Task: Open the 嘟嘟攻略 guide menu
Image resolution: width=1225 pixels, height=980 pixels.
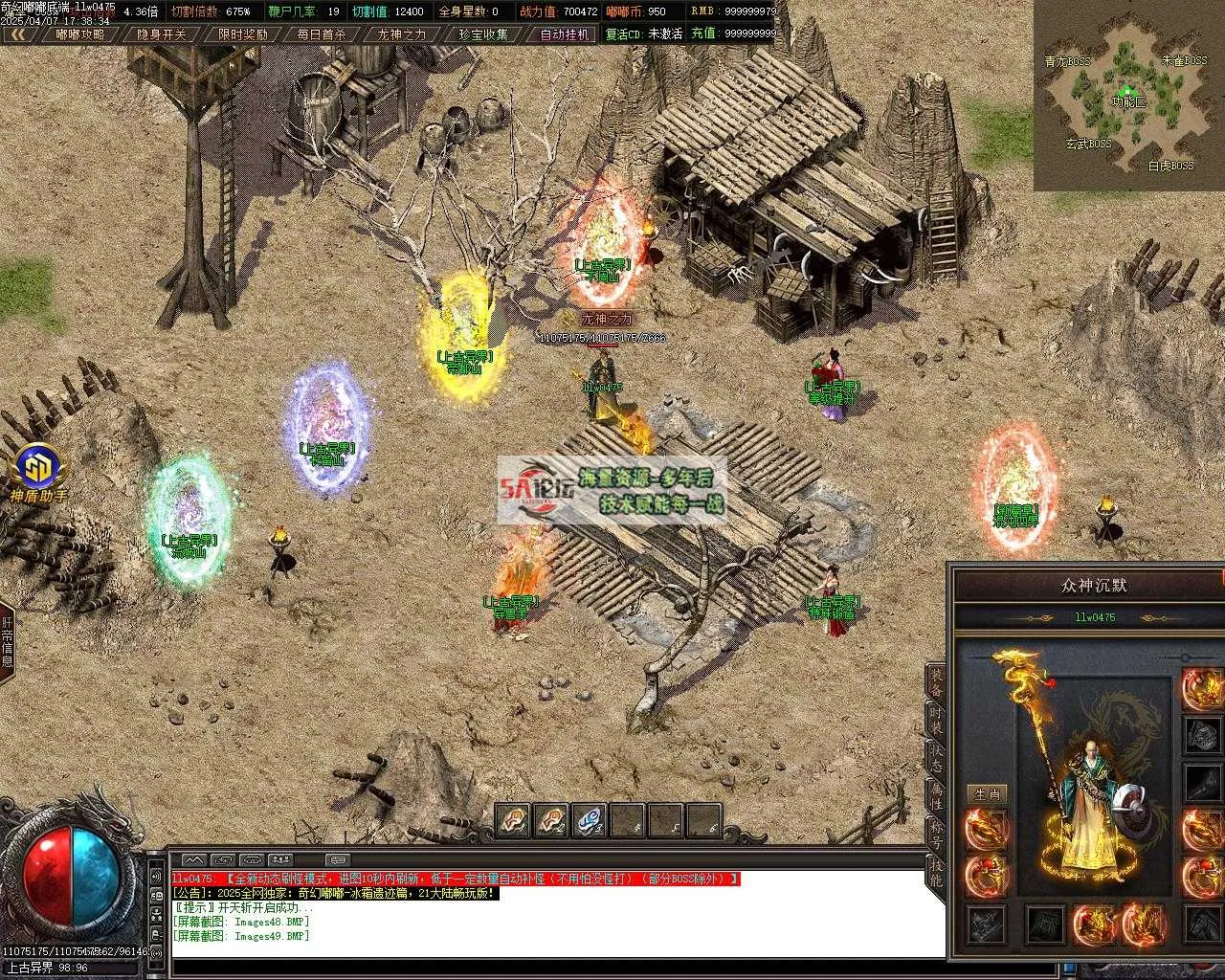Action: point(80,34)
